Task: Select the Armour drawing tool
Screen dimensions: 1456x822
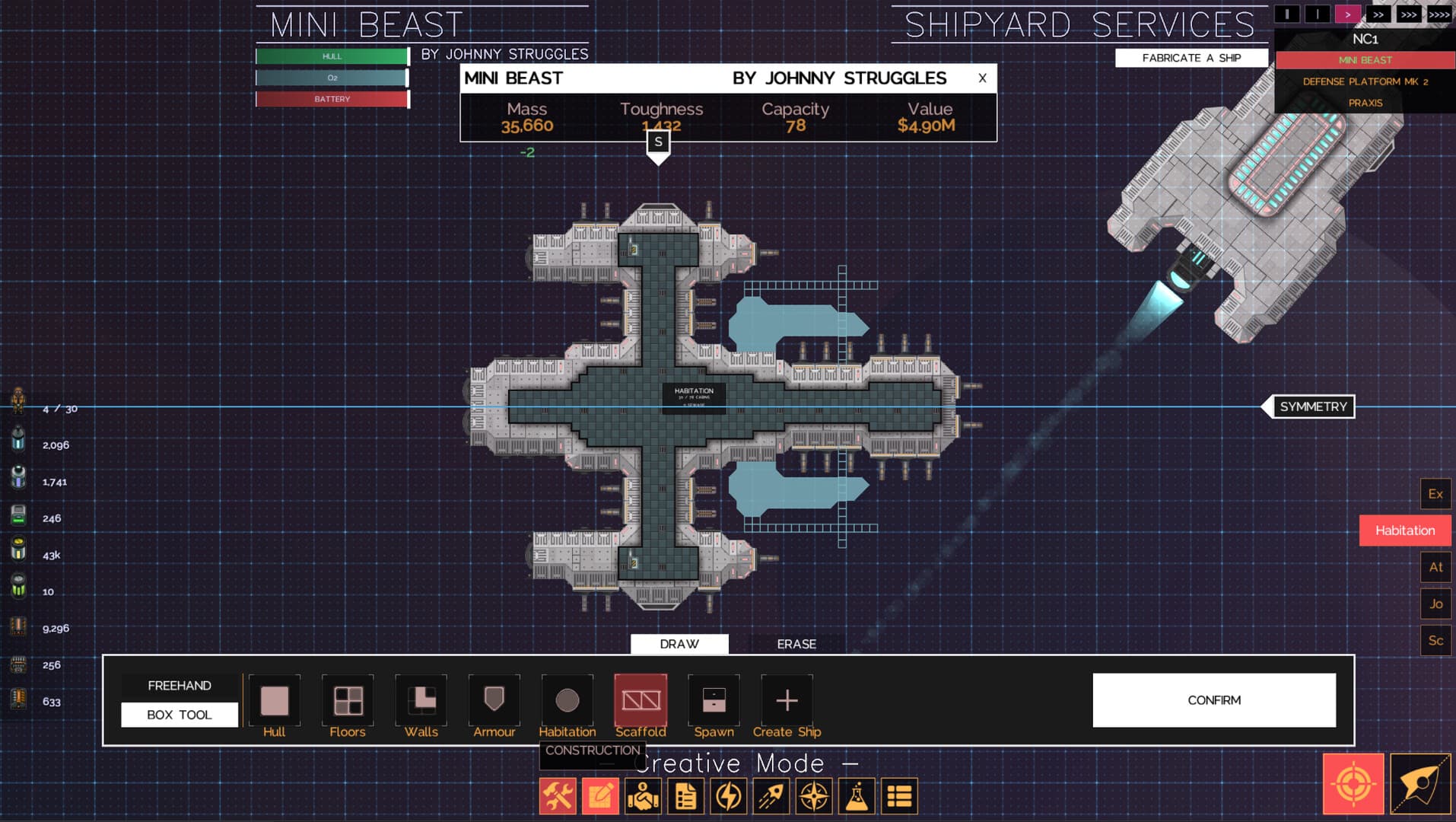Action: 493,699
